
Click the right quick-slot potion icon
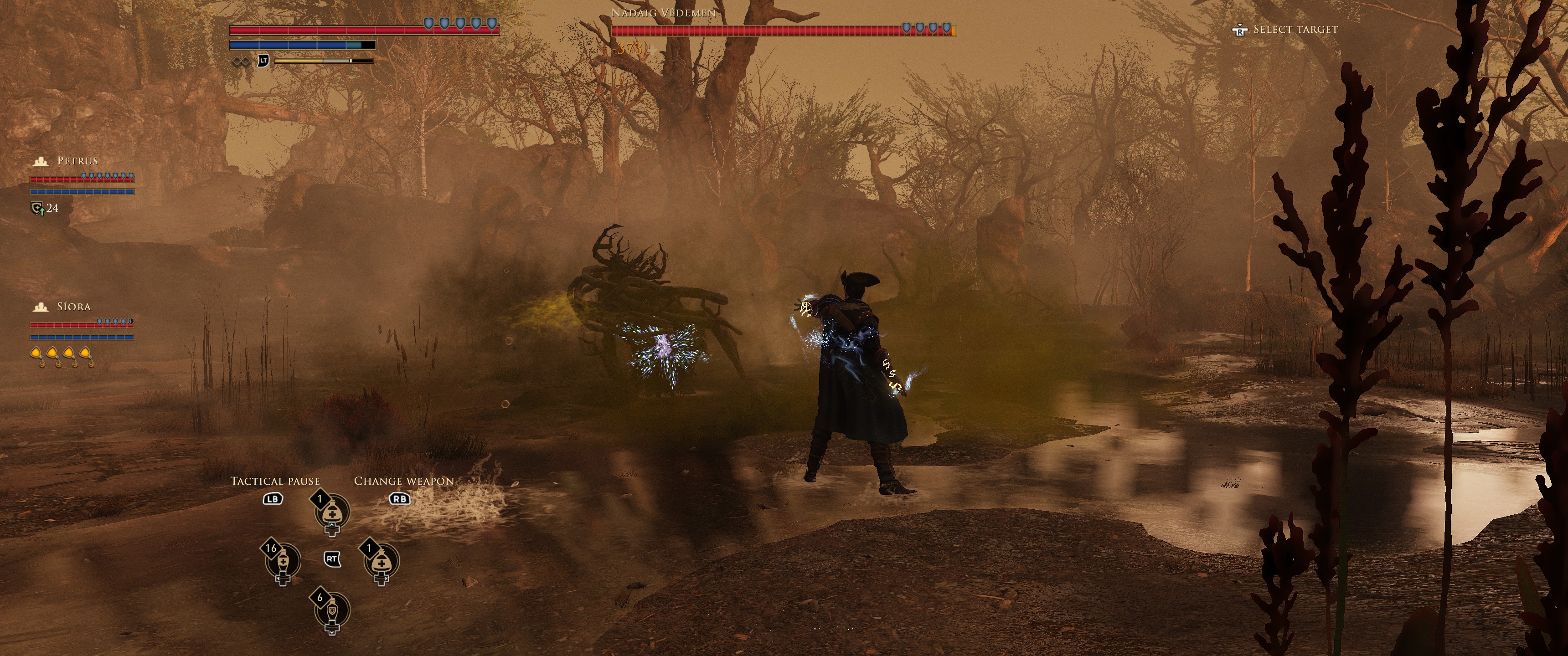pyautogui.click(x=382, y=562)
